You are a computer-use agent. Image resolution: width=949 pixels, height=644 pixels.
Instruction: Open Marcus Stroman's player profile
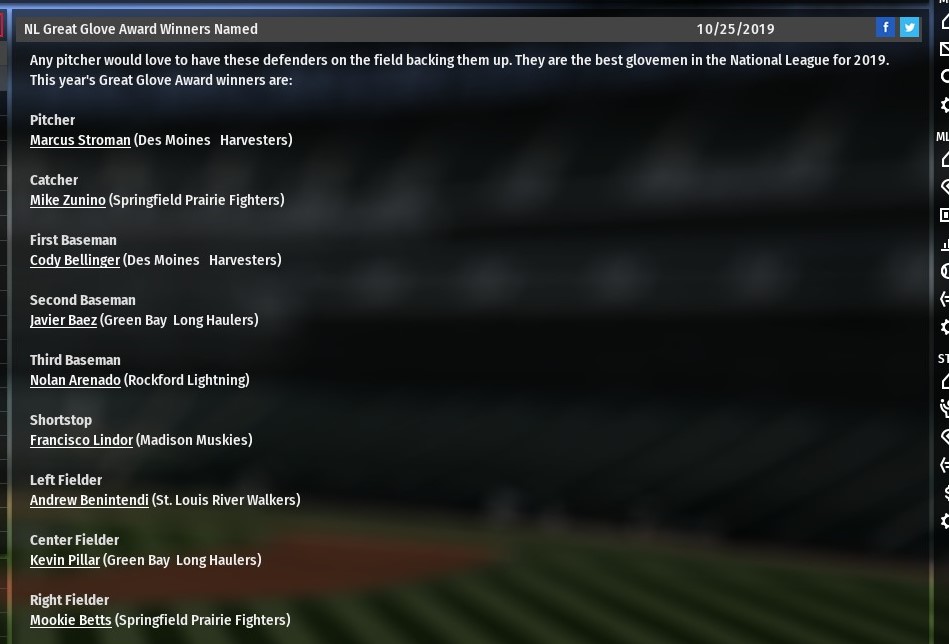coord(80,140)
